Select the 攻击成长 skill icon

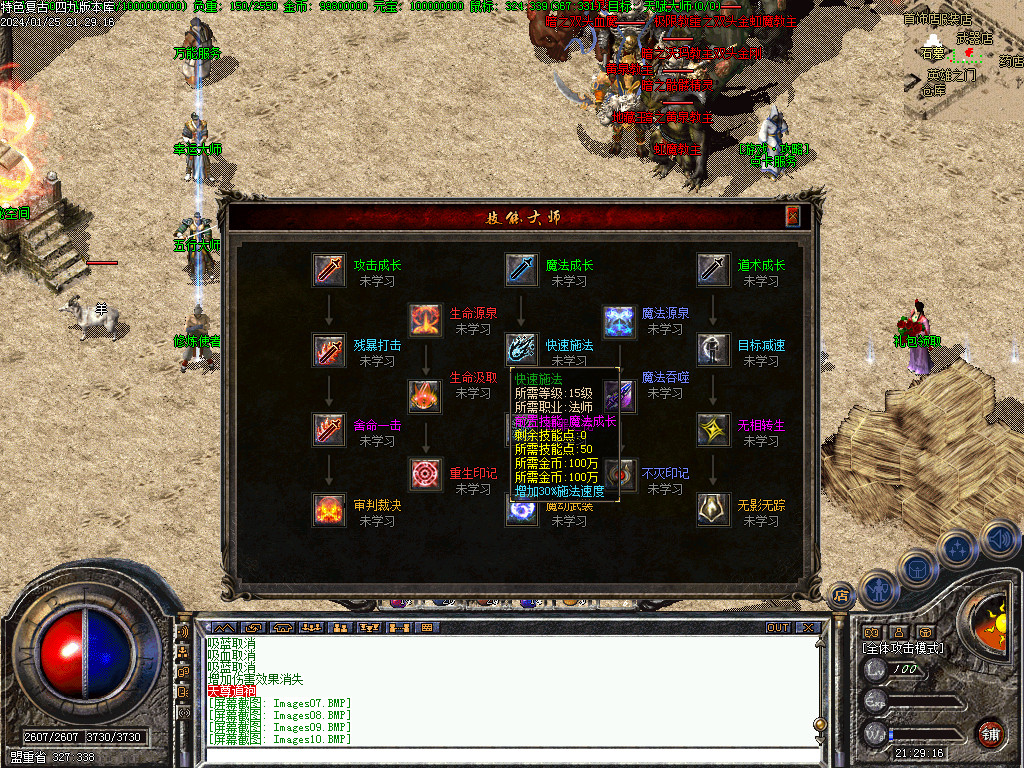329,270
